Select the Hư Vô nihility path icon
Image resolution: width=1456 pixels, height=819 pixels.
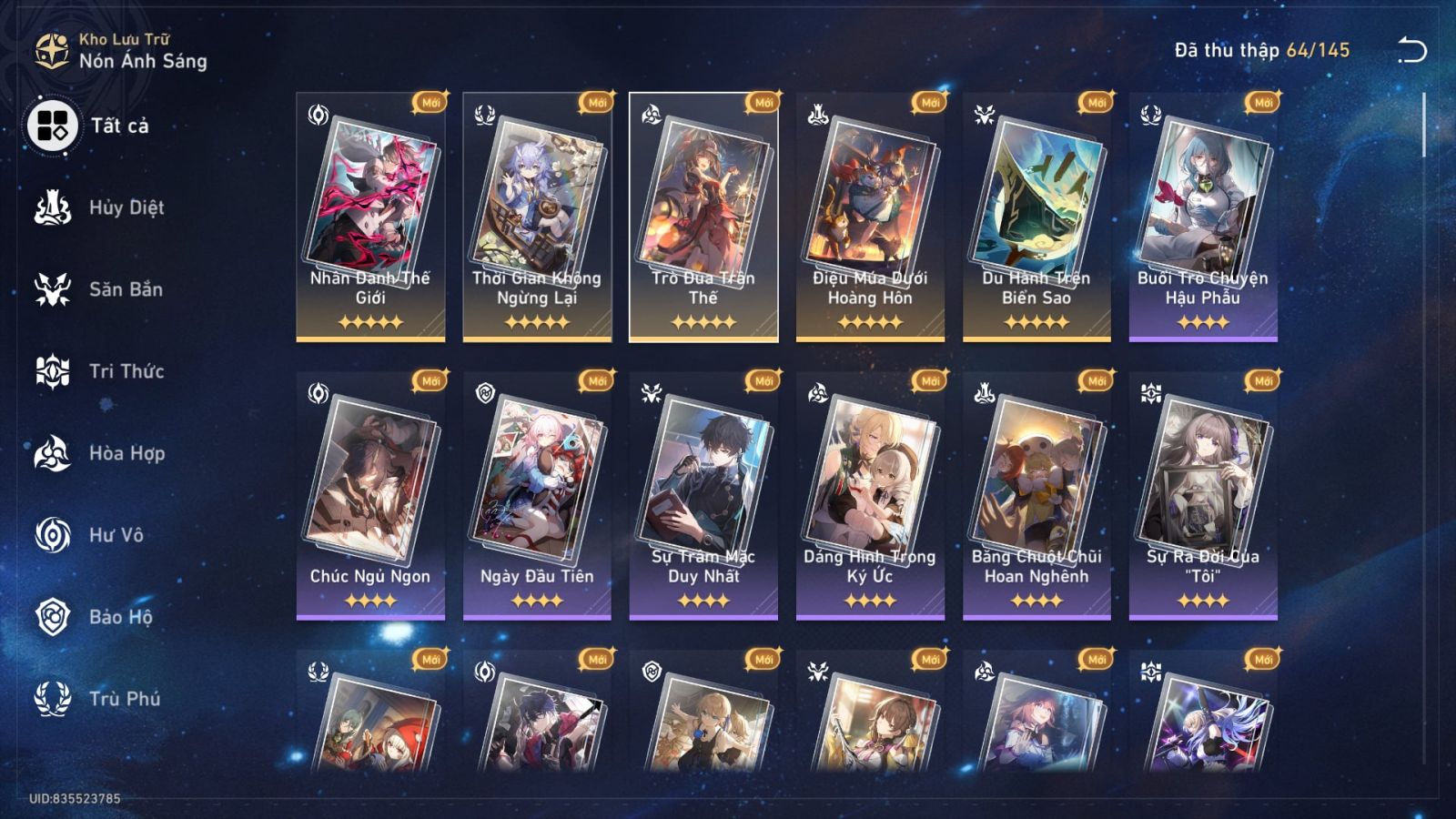tap(52, 536)
